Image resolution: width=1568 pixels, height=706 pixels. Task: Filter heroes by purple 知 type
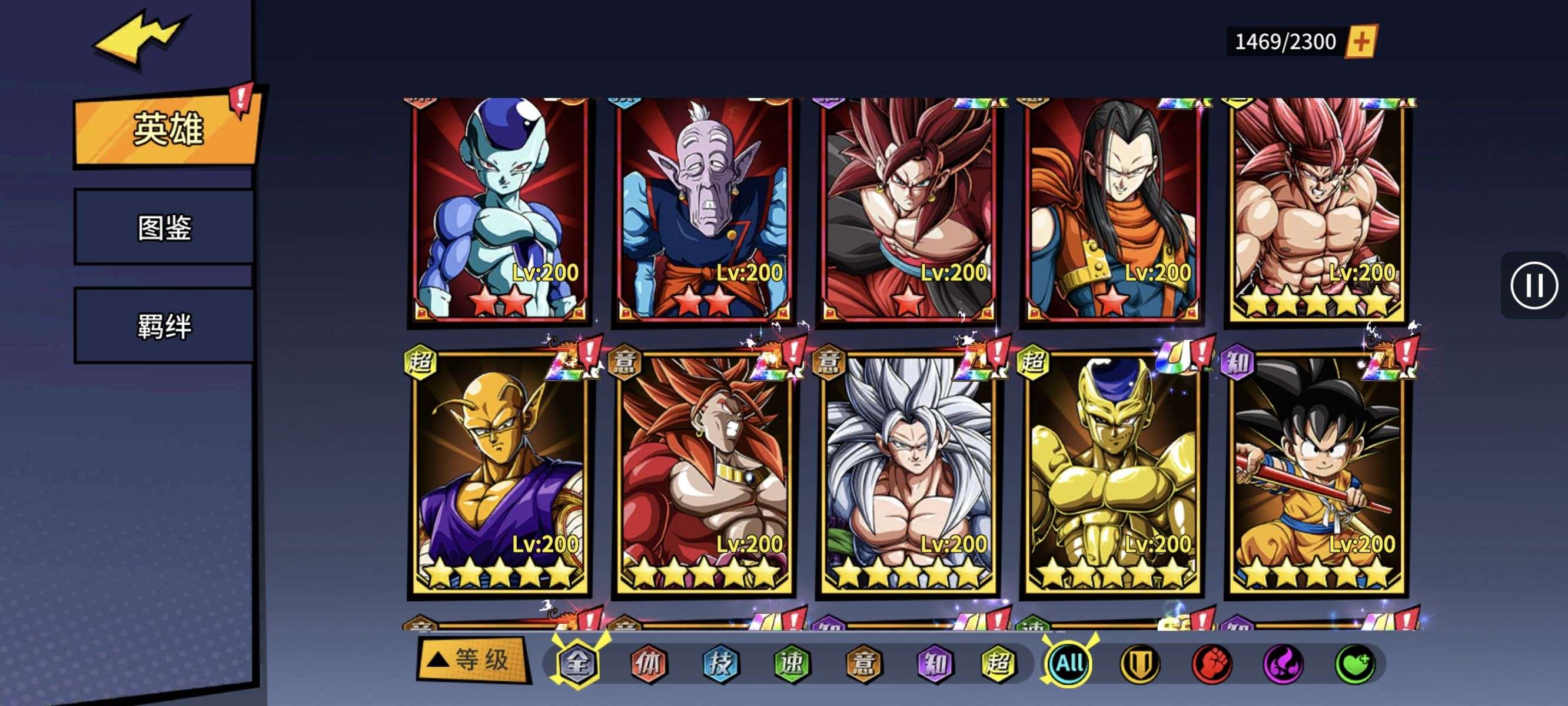coord(934,664)
